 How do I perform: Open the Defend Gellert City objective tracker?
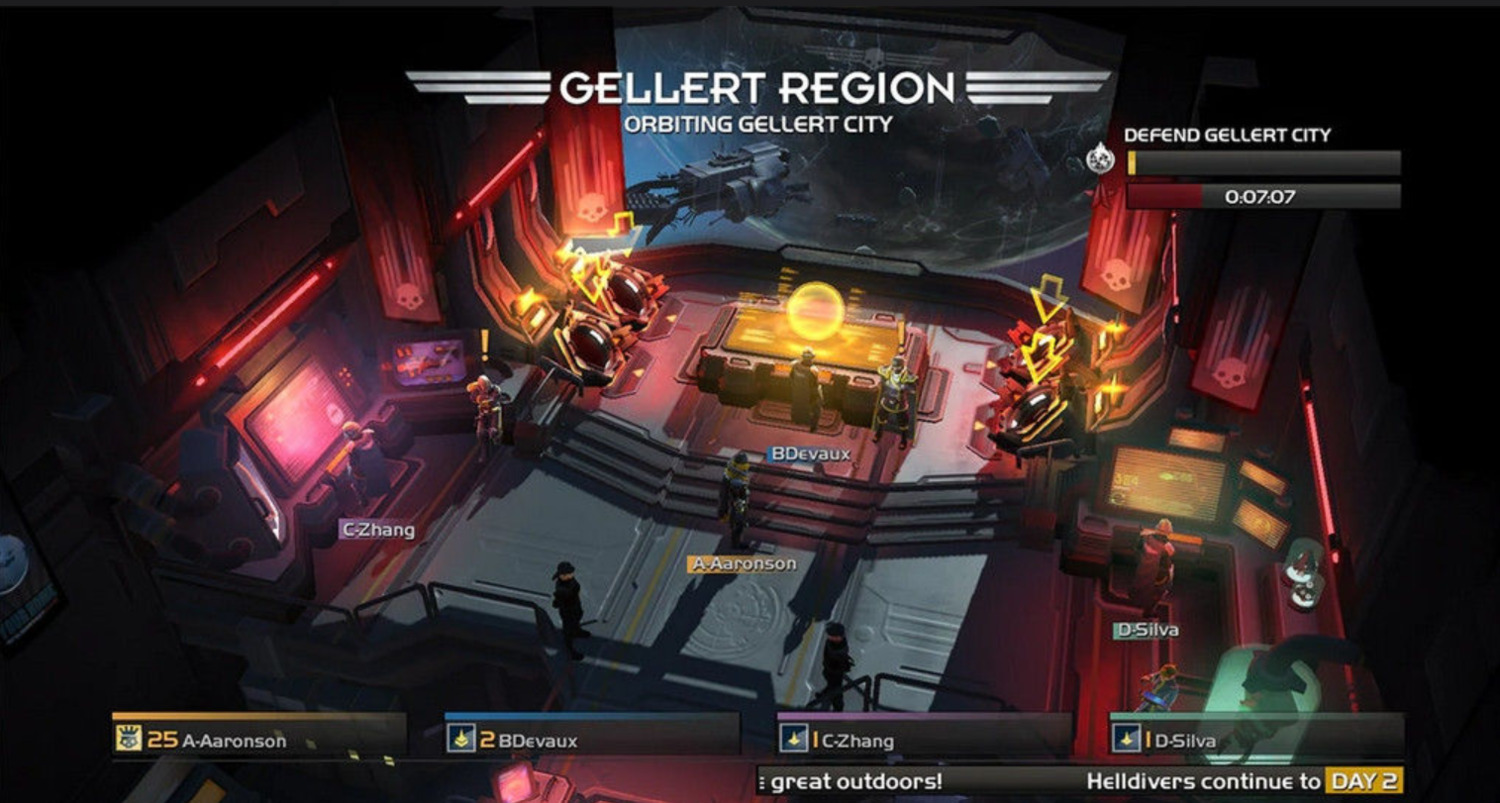(1263, 163)
